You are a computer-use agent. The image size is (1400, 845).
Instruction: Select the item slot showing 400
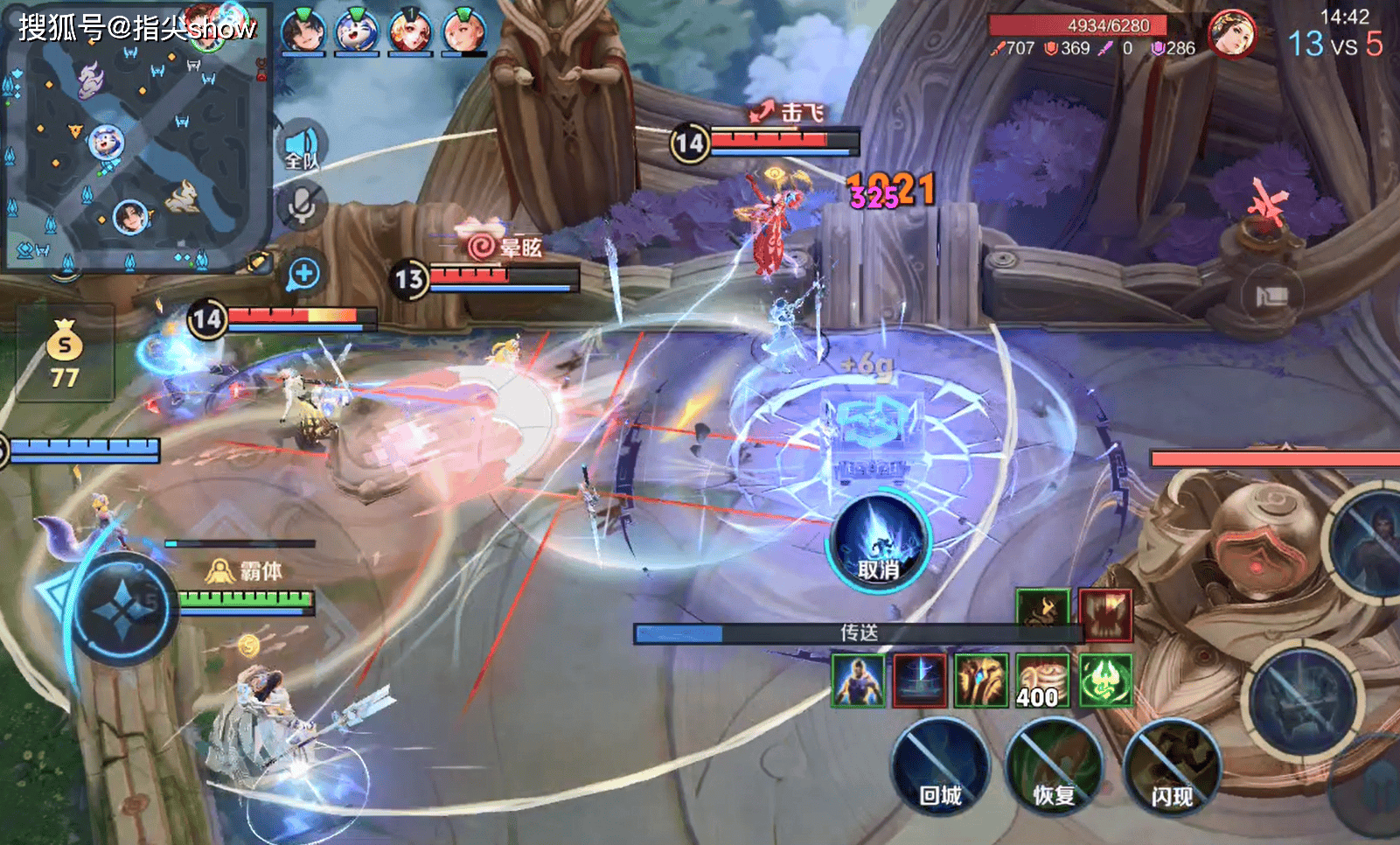1043,680
